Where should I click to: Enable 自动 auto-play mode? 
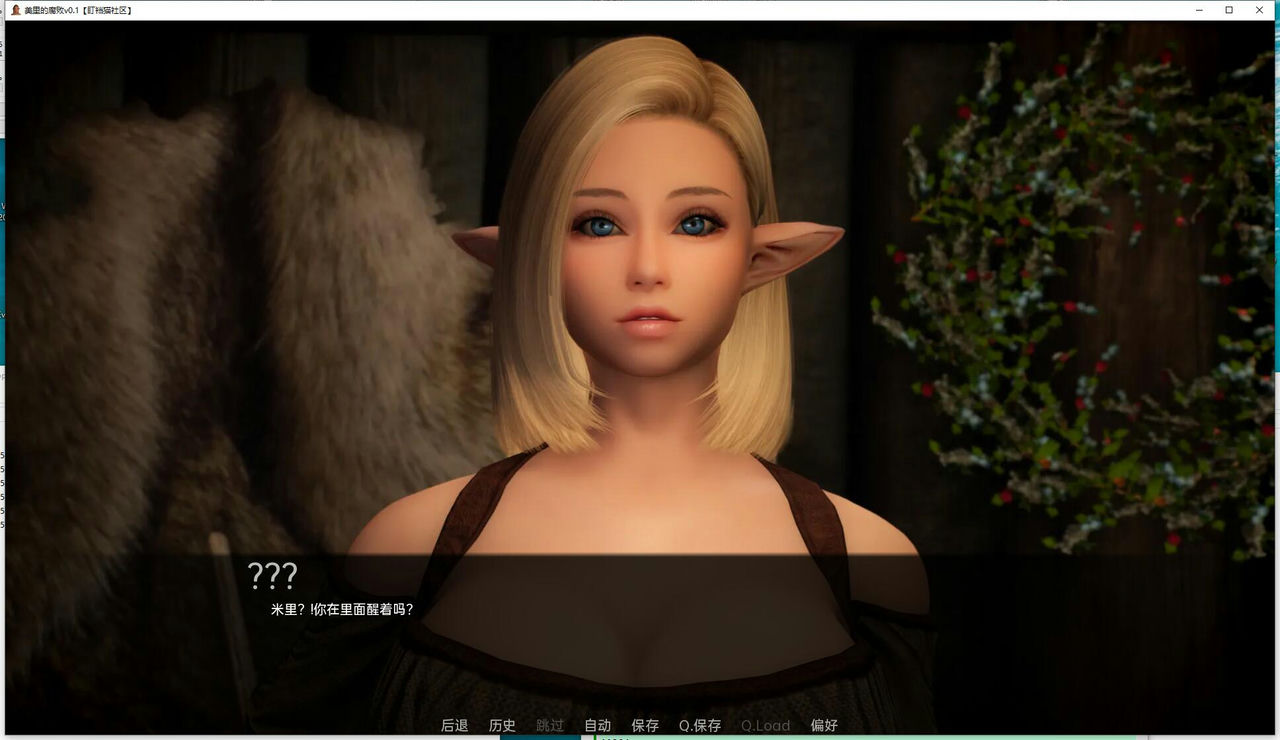[596, 725]
